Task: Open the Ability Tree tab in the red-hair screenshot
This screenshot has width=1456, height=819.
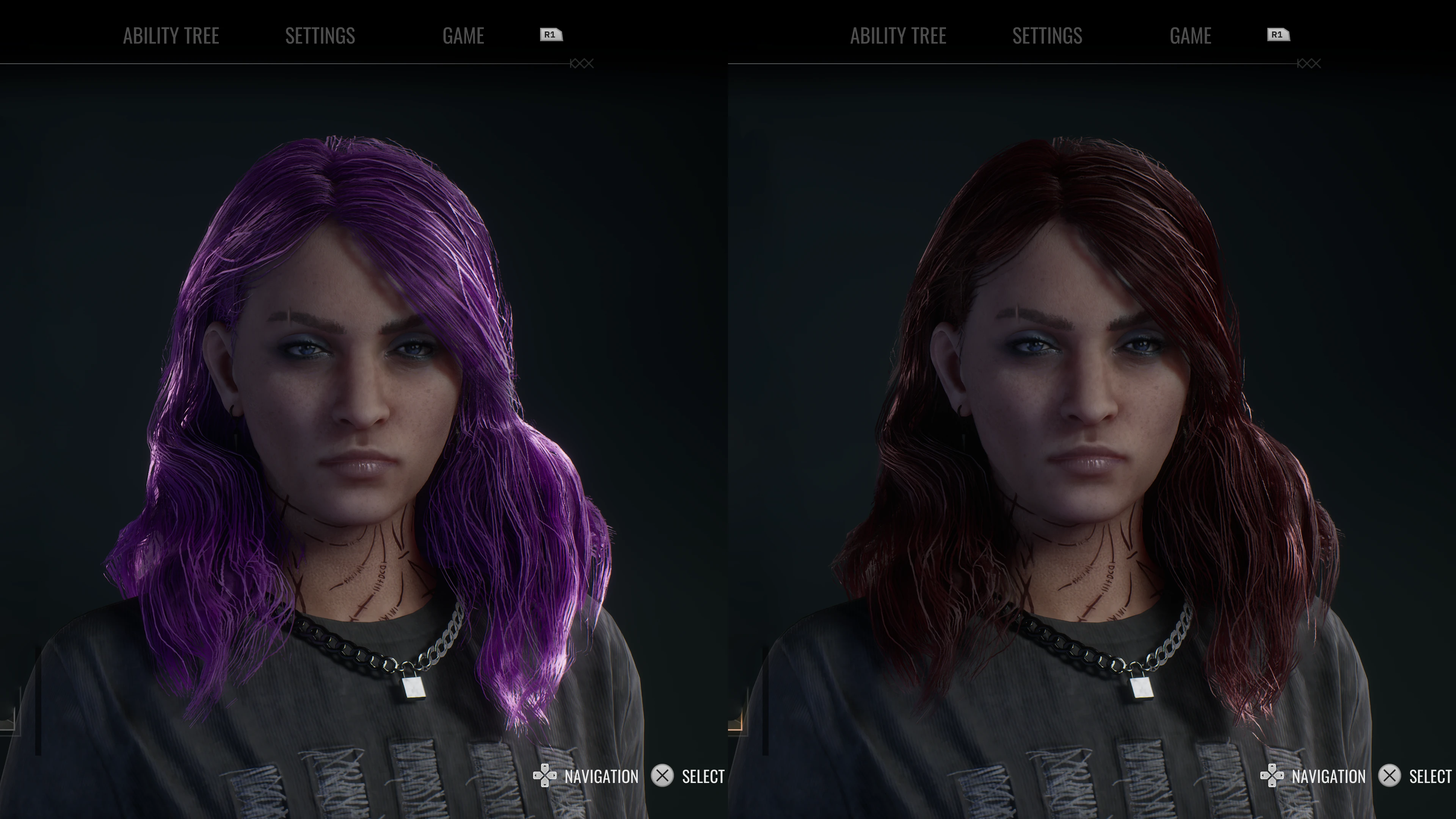Action: point(898,36)
